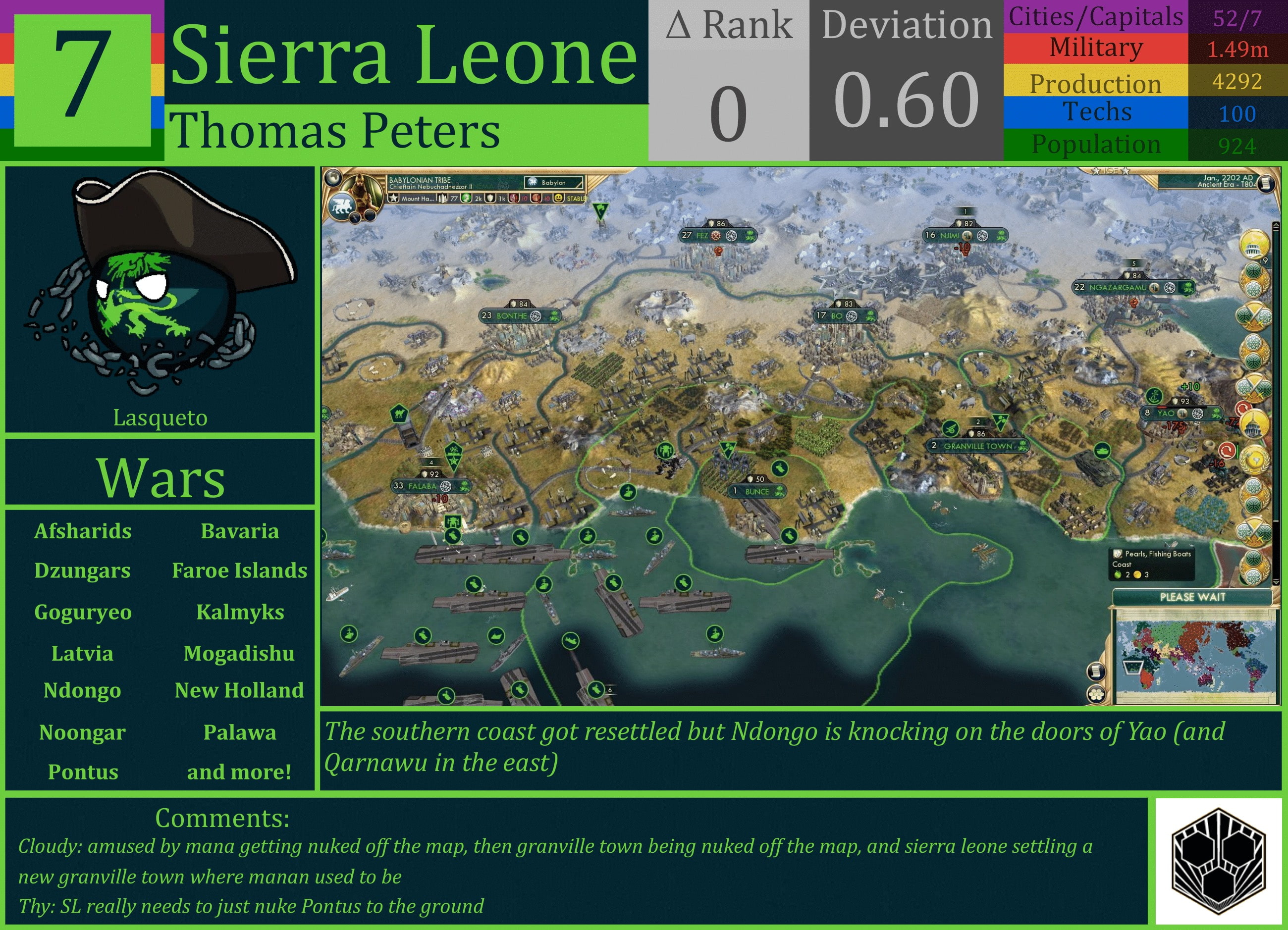Viewport: 1288px width, 930px height.
Task: Select the Granville Town city banner
Action: 978,446
